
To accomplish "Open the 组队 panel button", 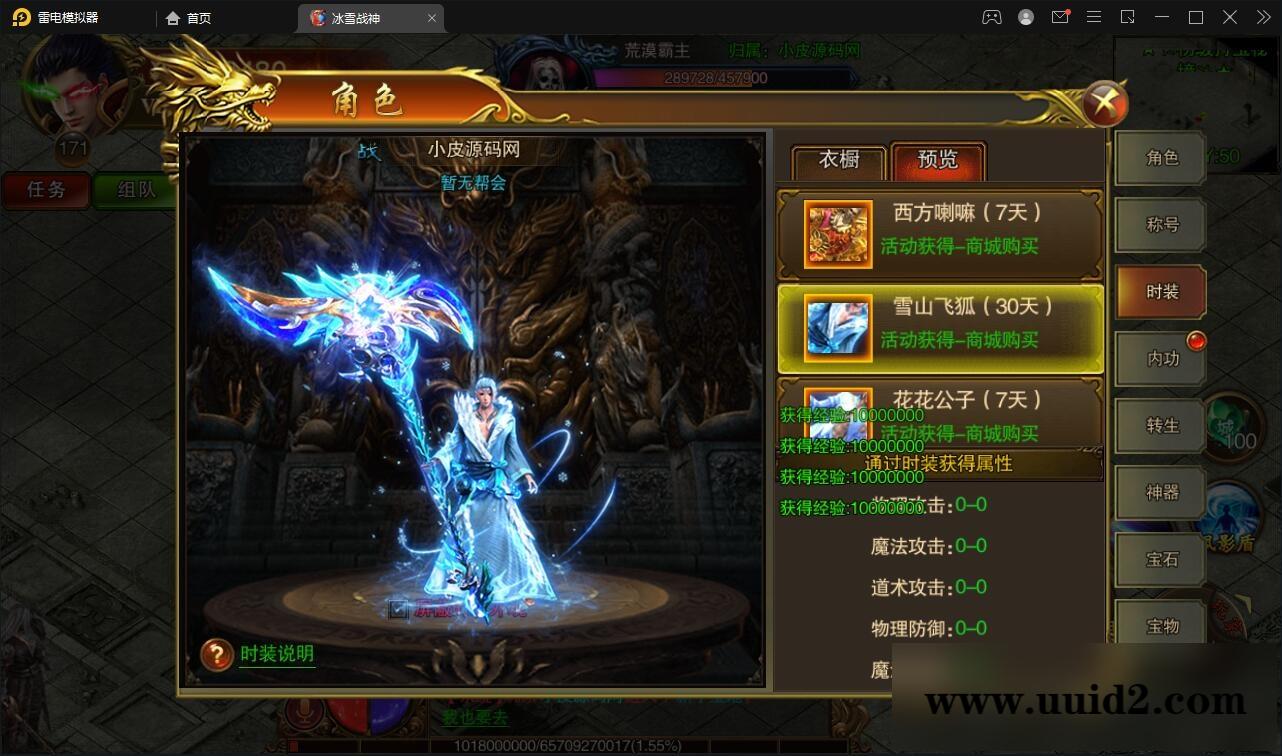I will coord(135,190).
